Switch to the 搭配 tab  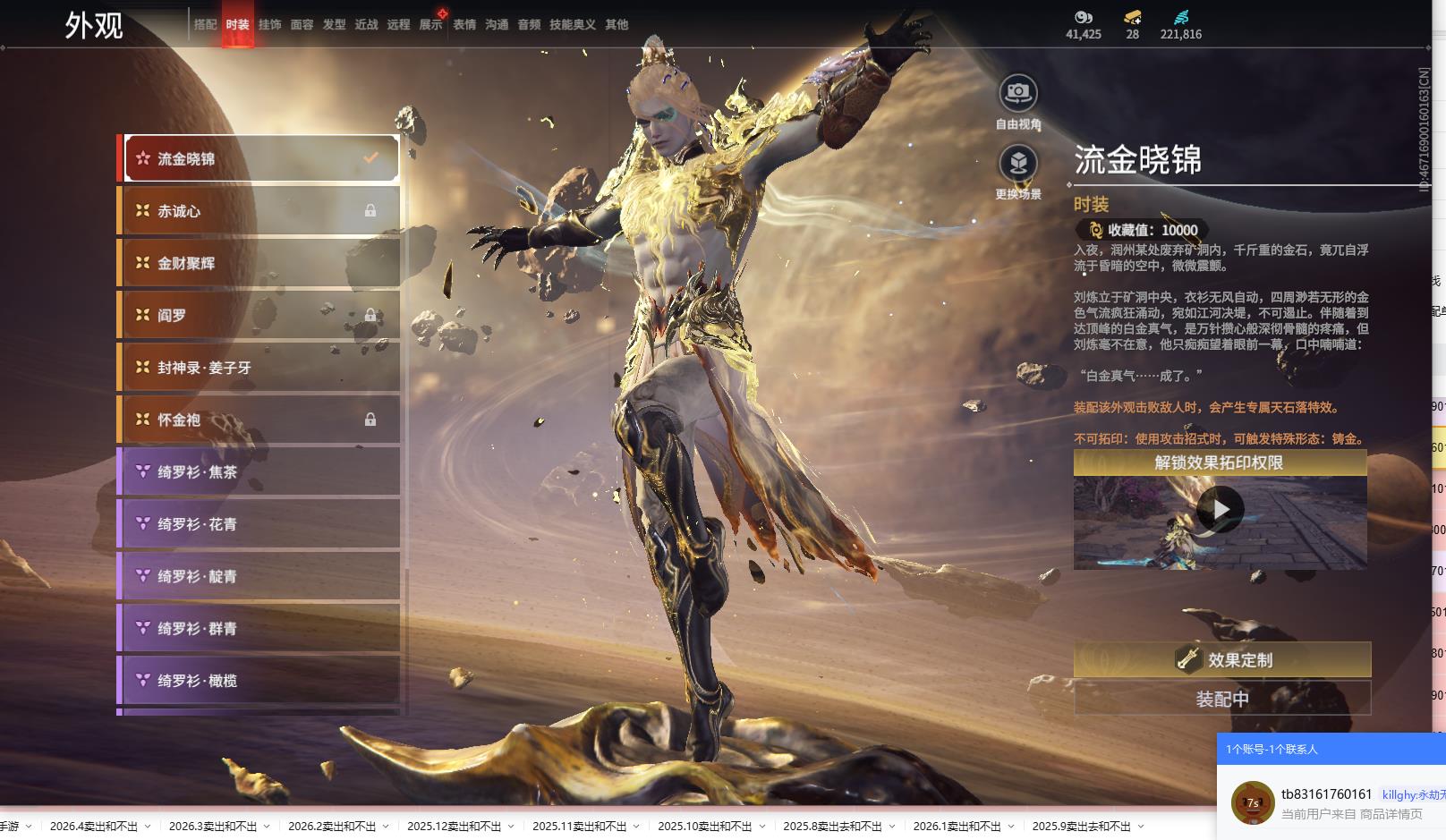(x=205, y=25)
